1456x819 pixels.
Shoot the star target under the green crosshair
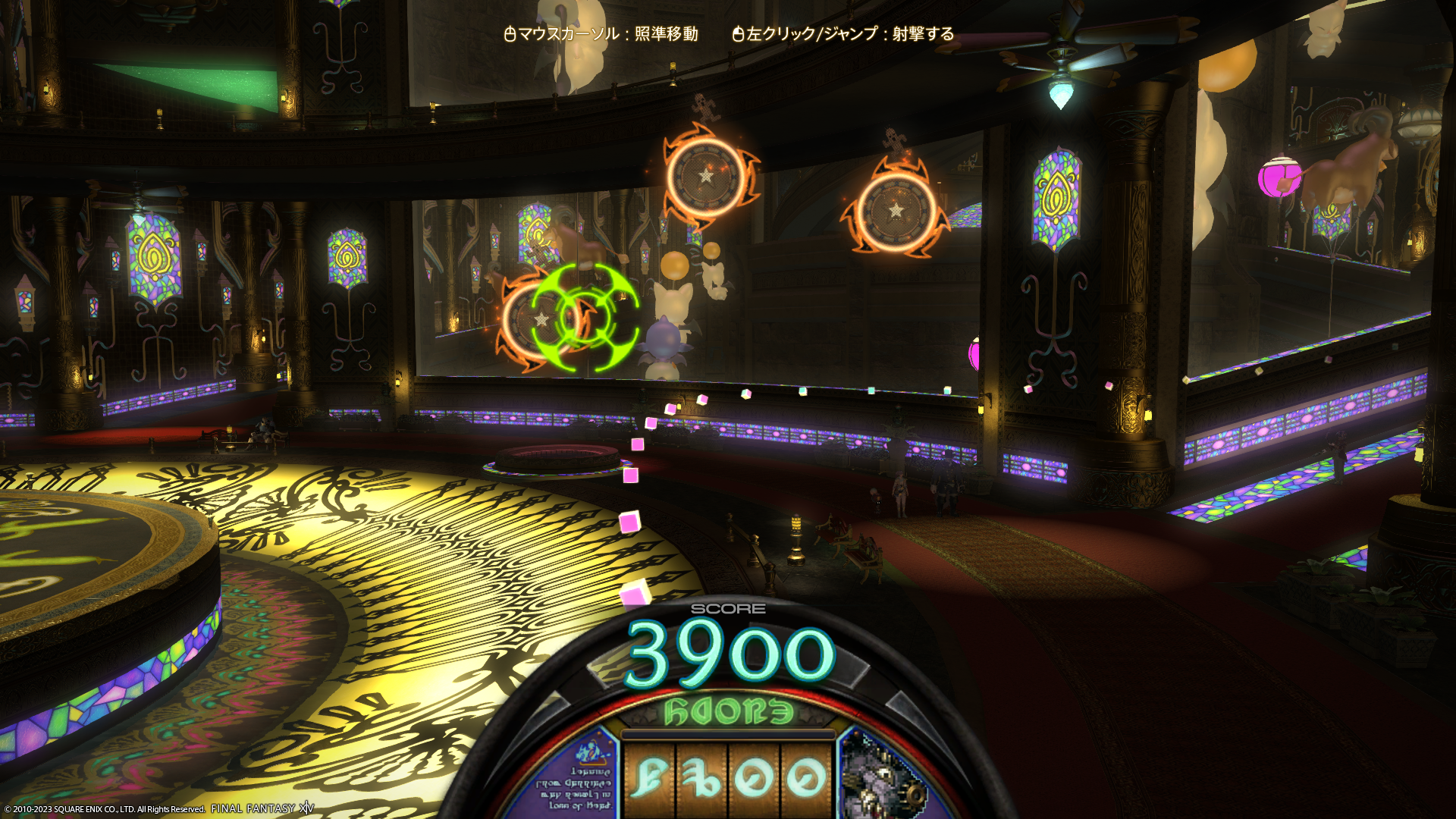pos(543,320)
